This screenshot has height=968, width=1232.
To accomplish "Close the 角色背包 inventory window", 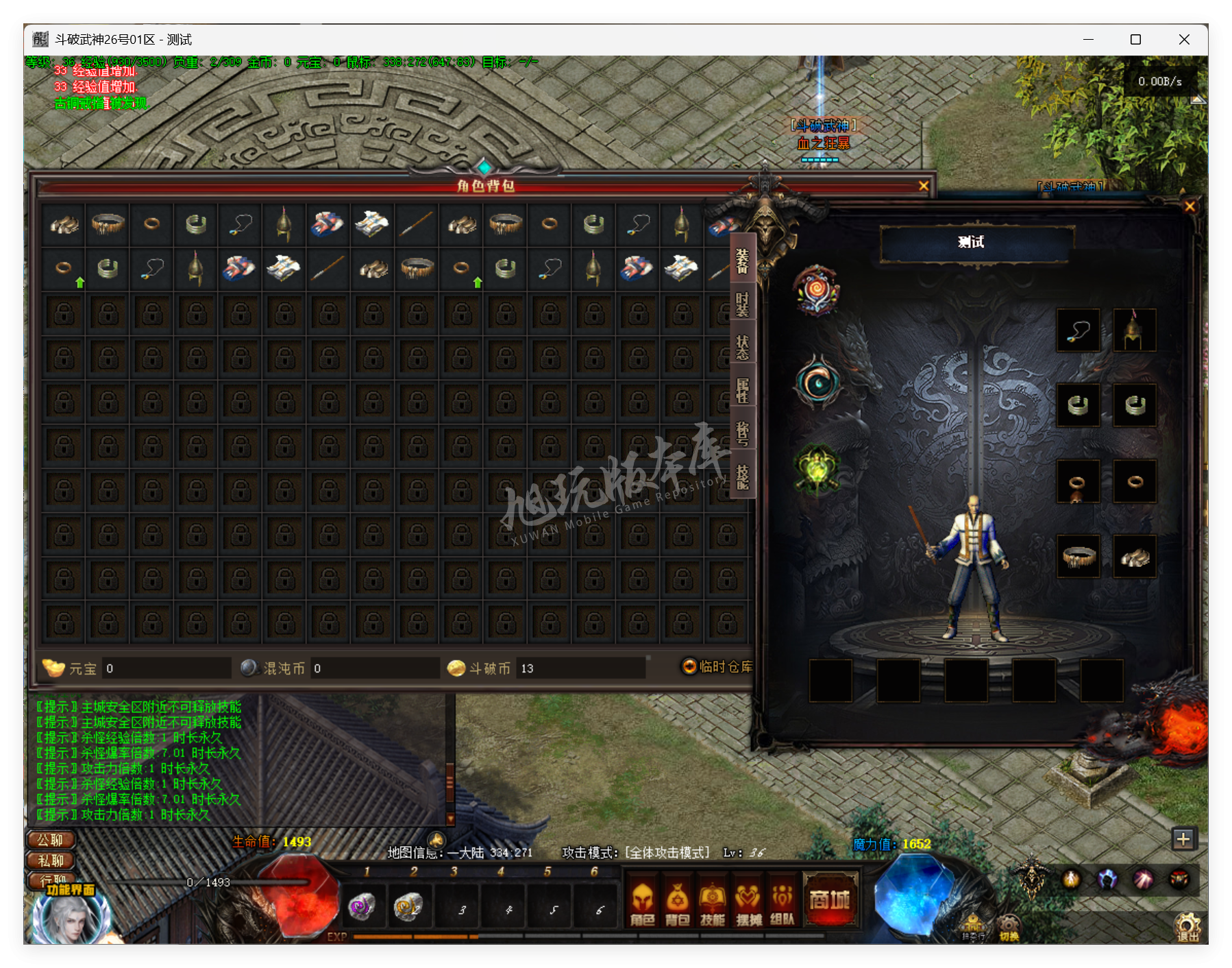I will click(x=923, y=186).
